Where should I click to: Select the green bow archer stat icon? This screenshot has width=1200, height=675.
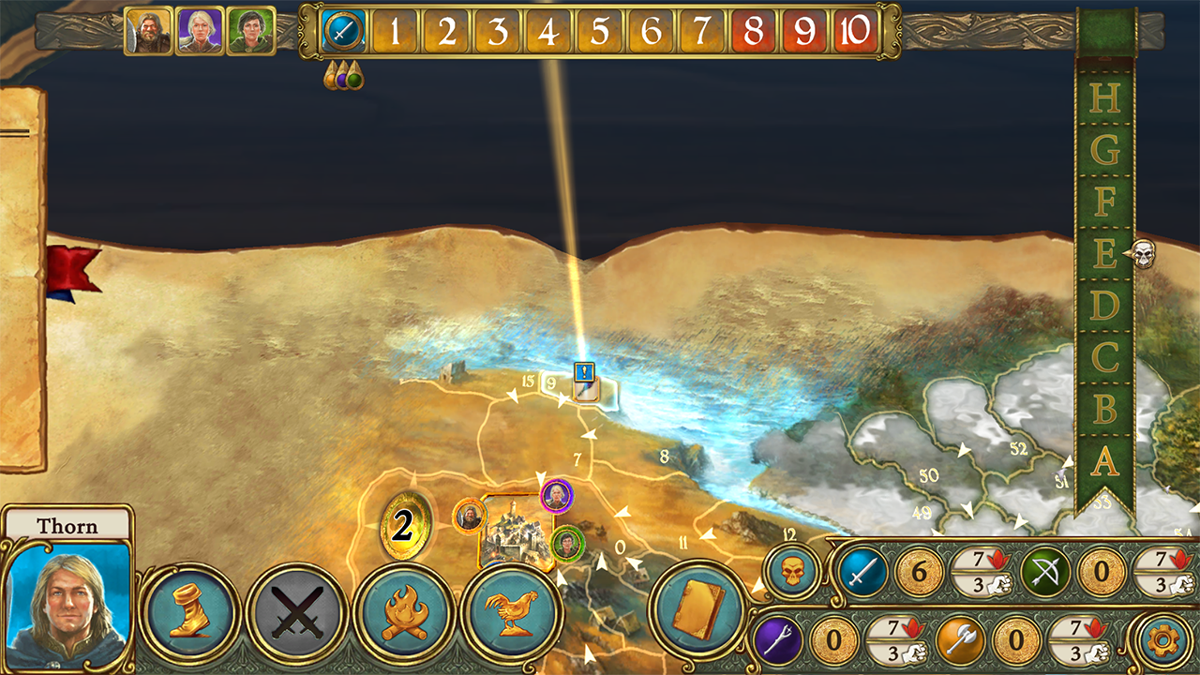pos(1045,573)
